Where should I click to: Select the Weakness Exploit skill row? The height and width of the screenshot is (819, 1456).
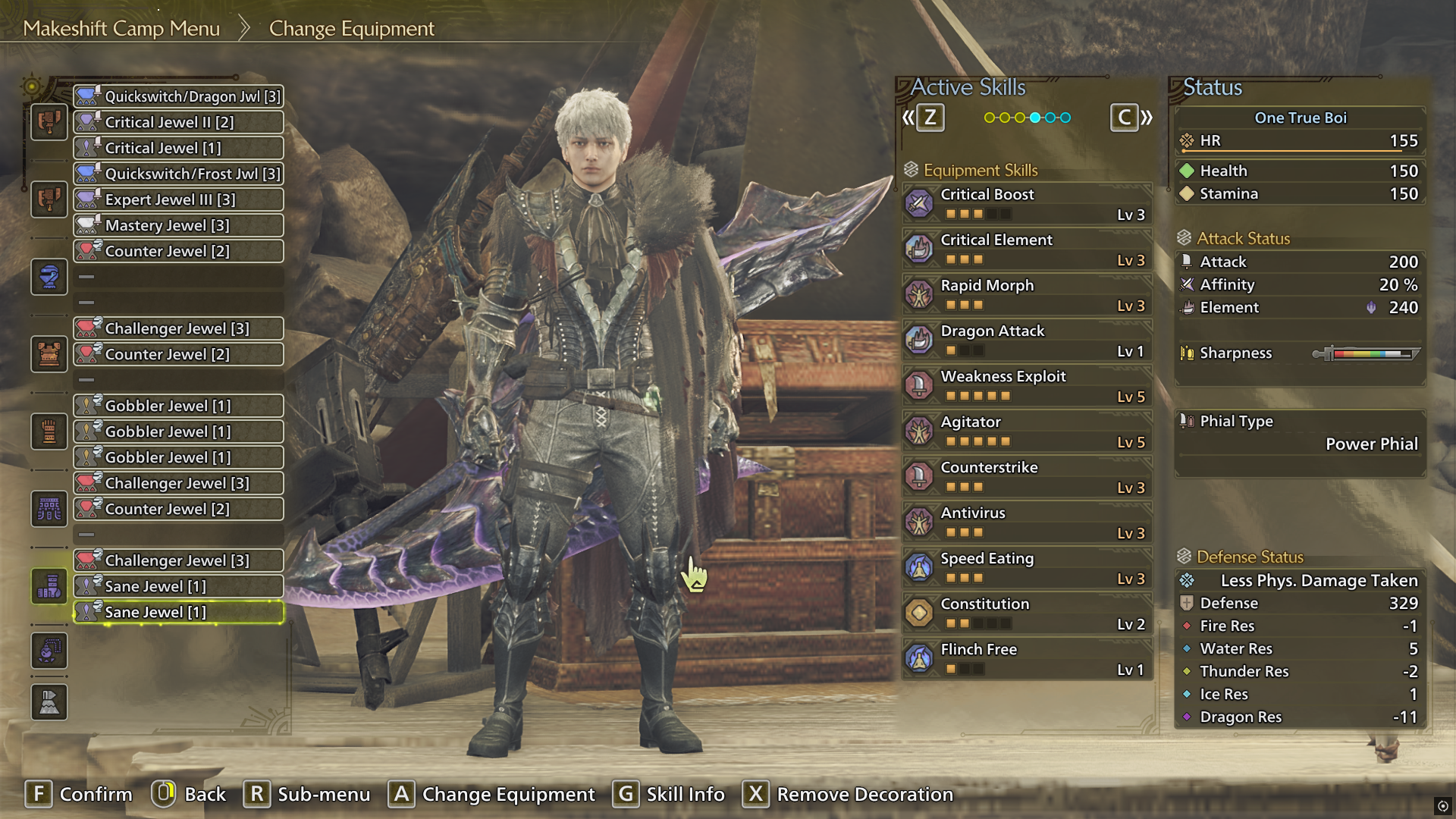click(1027, 386)
